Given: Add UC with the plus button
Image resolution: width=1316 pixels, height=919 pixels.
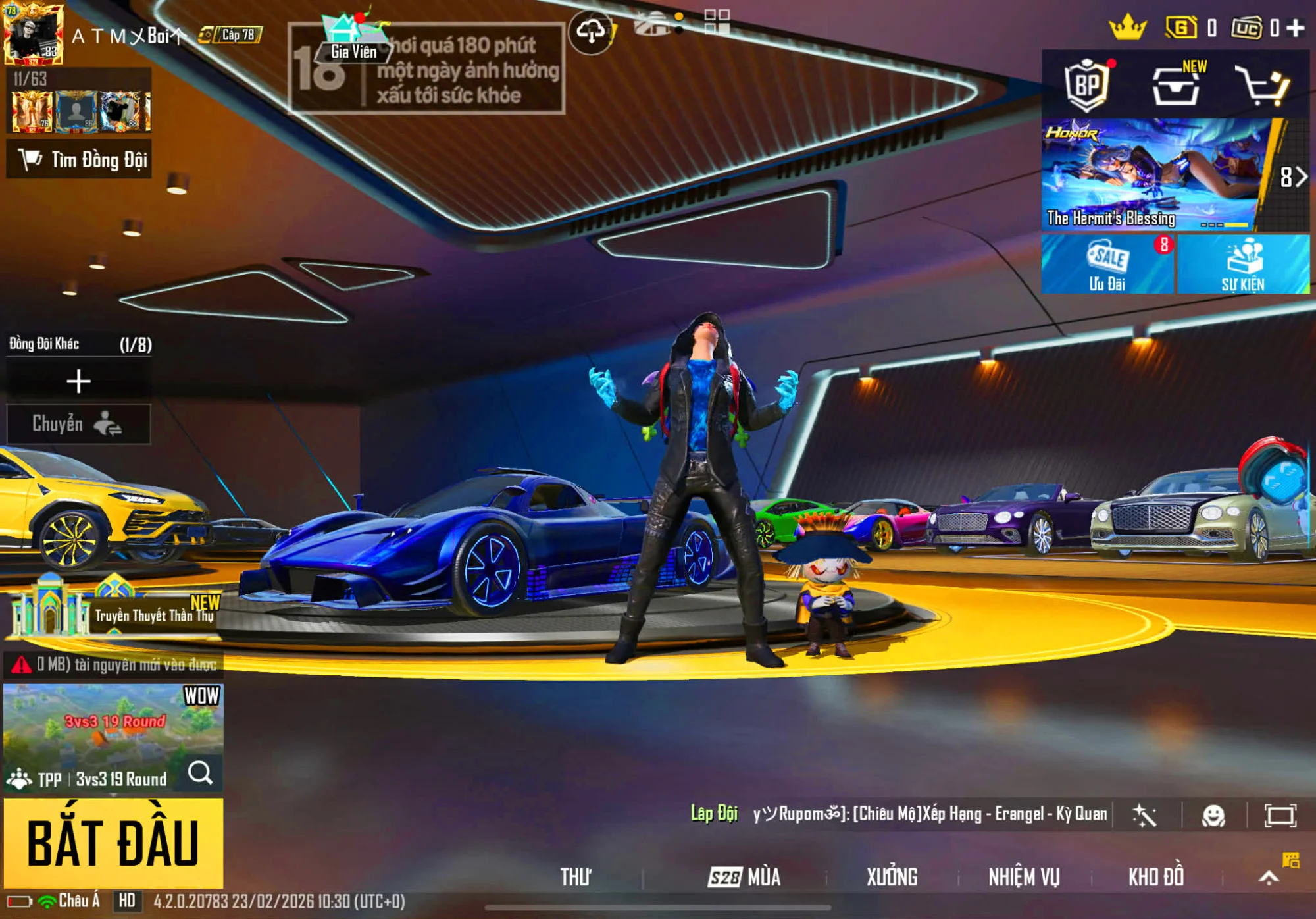Looking at the screenshot, I should pyautogui.click(x=1296, y=28).
